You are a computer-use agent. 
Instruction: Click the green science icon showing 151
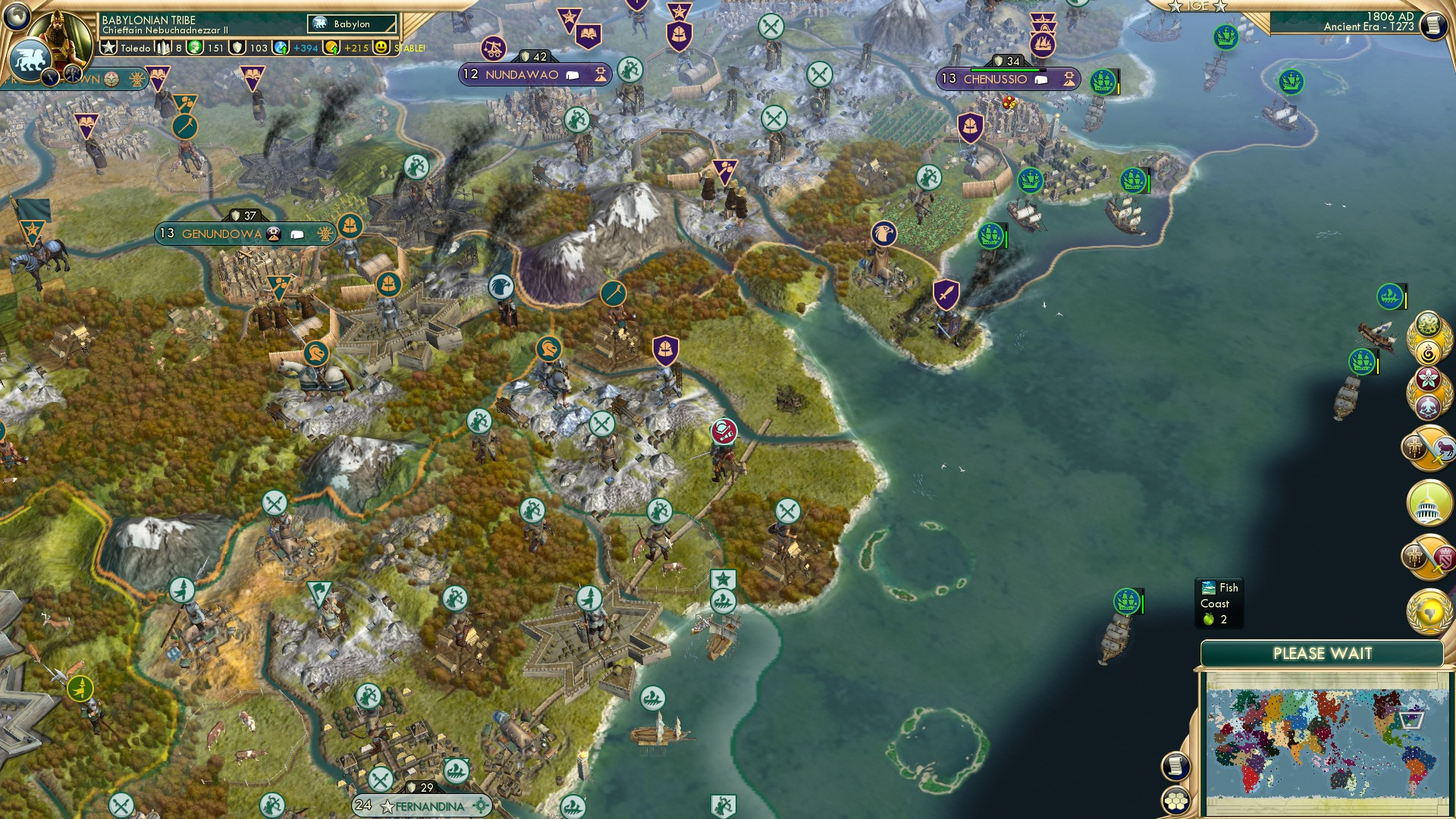click(x=195, y=48)
